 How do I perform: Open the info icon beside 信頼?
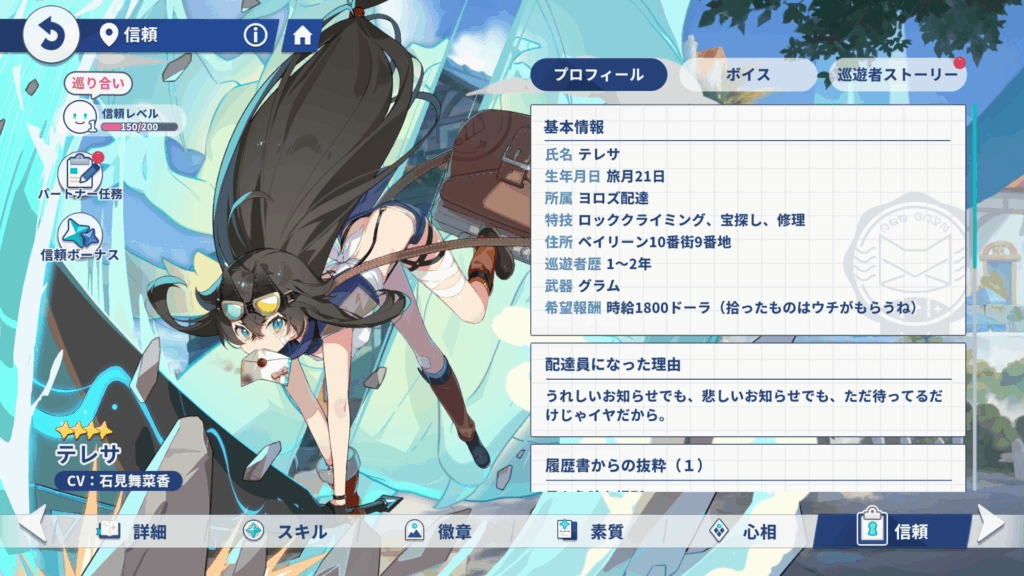point(256,36)
